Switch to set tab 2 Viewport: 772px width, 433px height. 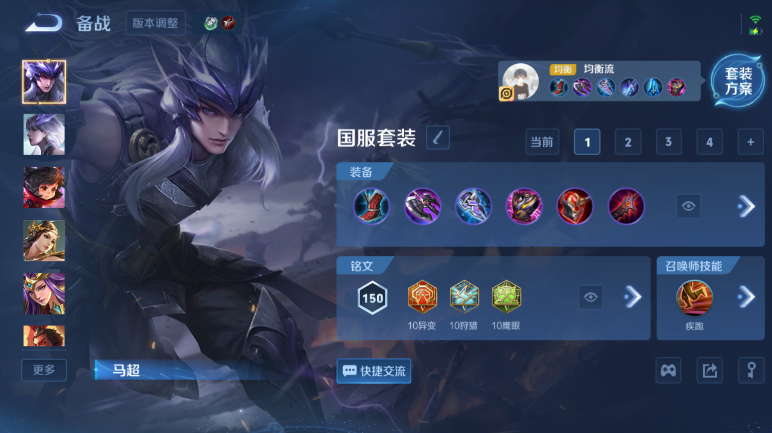pyautogui.click(x=627, y=142)
